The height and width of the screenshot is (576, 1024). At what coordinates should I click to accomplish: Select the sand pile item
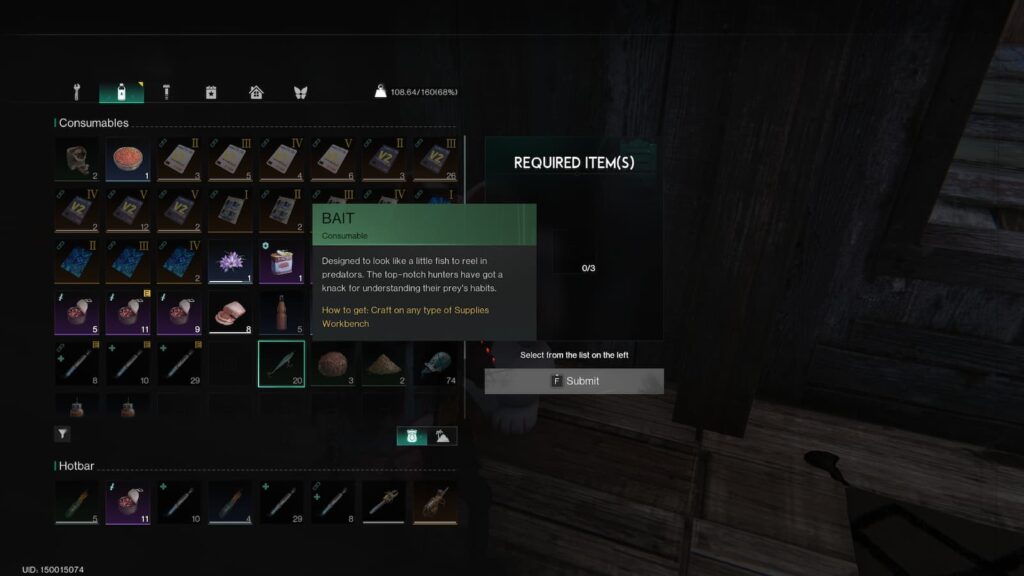pos(383,363)
